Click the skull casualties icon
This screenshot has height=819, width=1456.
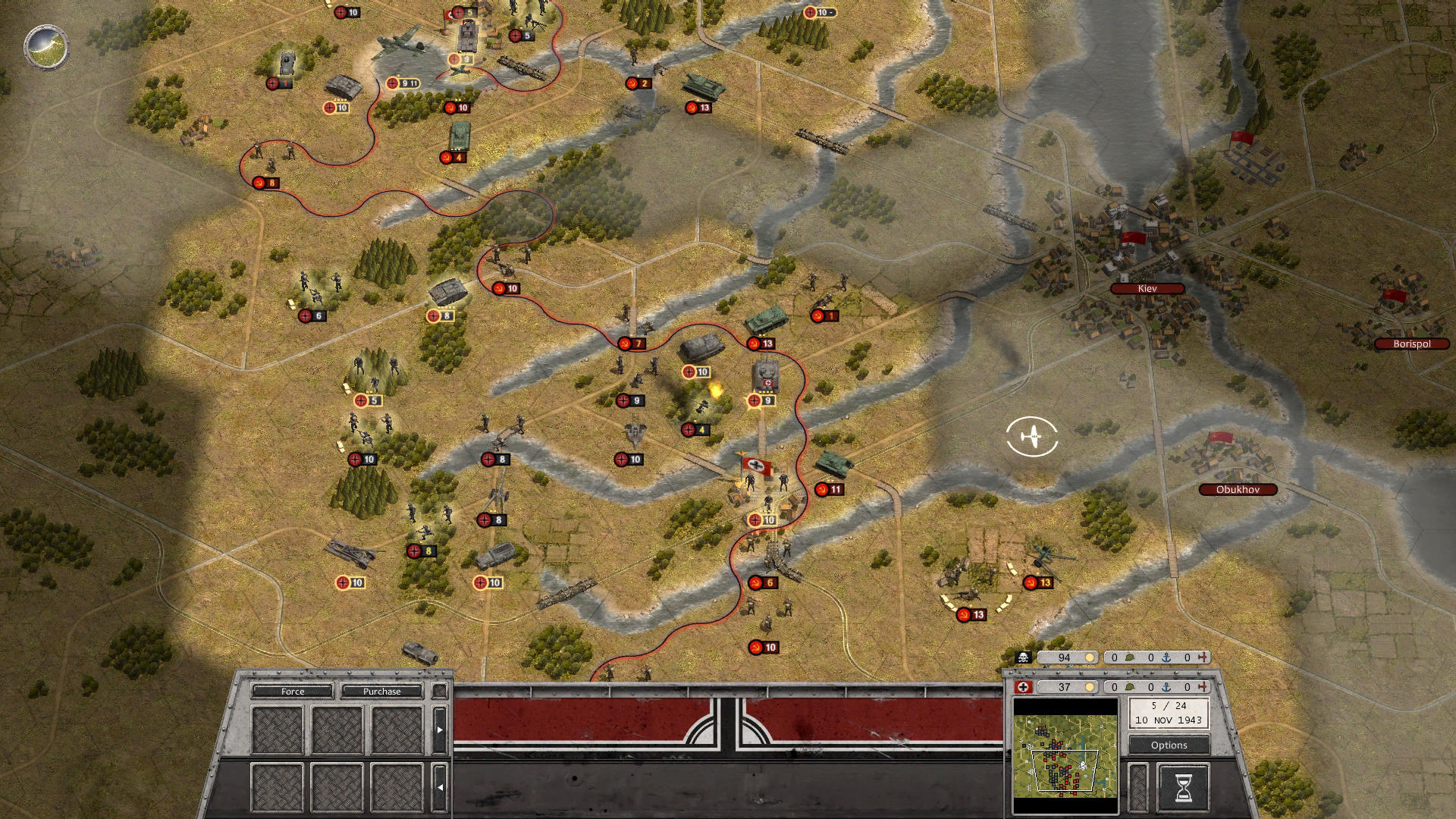pos(1022,658)
